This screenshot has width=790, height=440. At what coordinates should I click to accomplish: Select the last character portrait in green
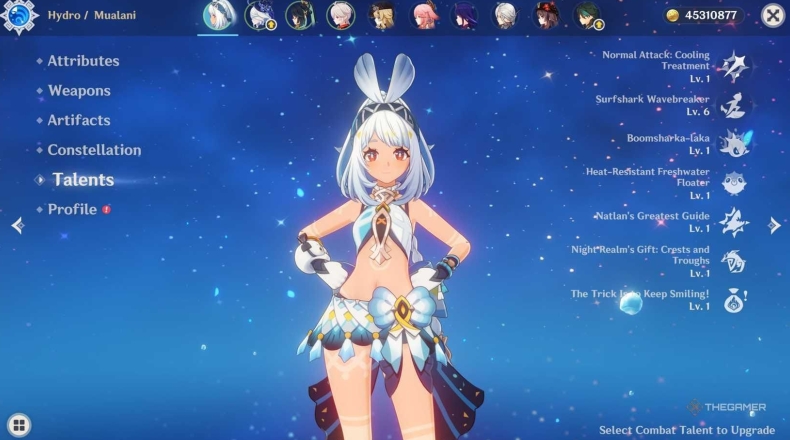click(x=587, y=15)
